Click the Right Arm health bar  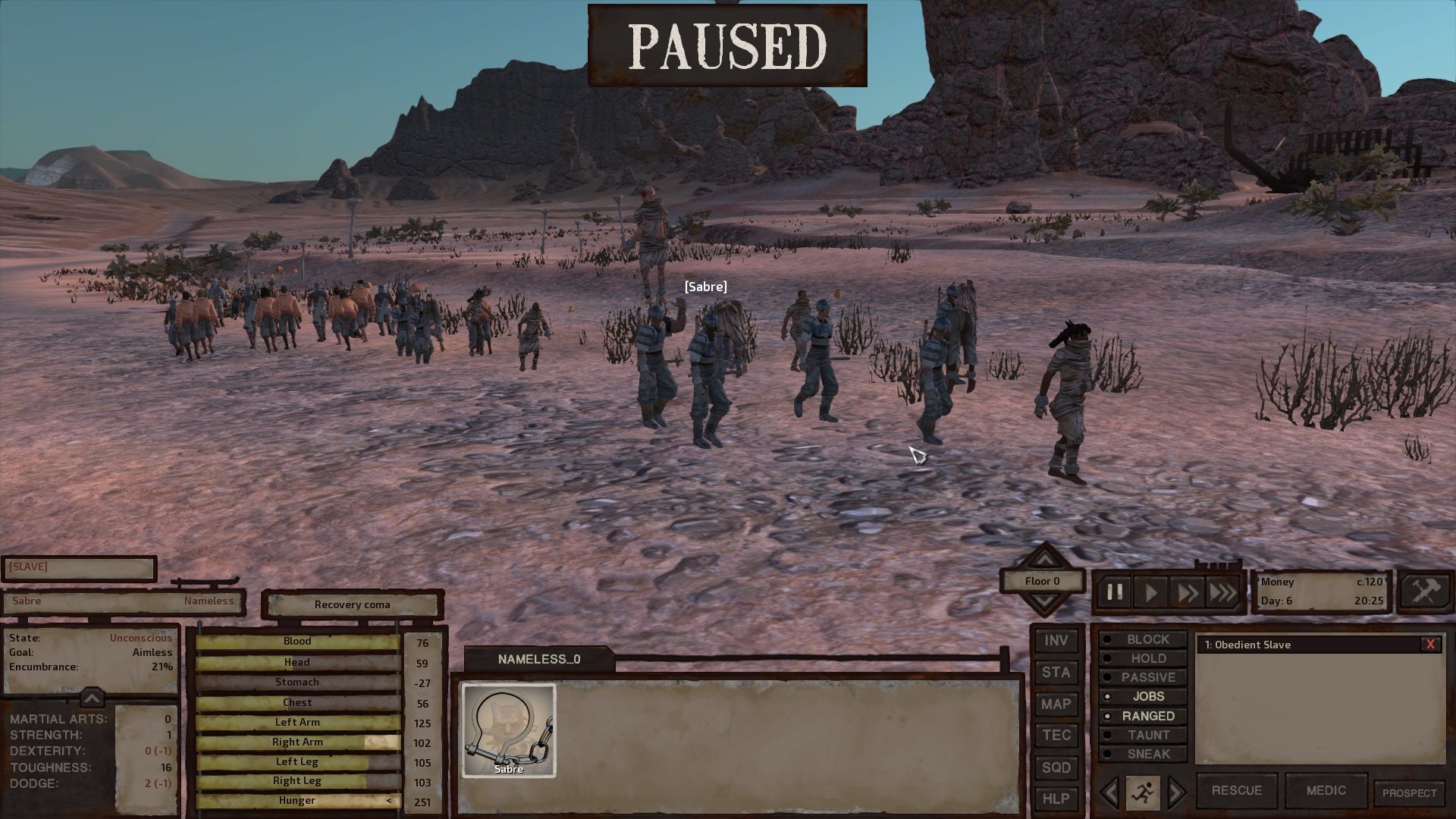pos(297,742)
